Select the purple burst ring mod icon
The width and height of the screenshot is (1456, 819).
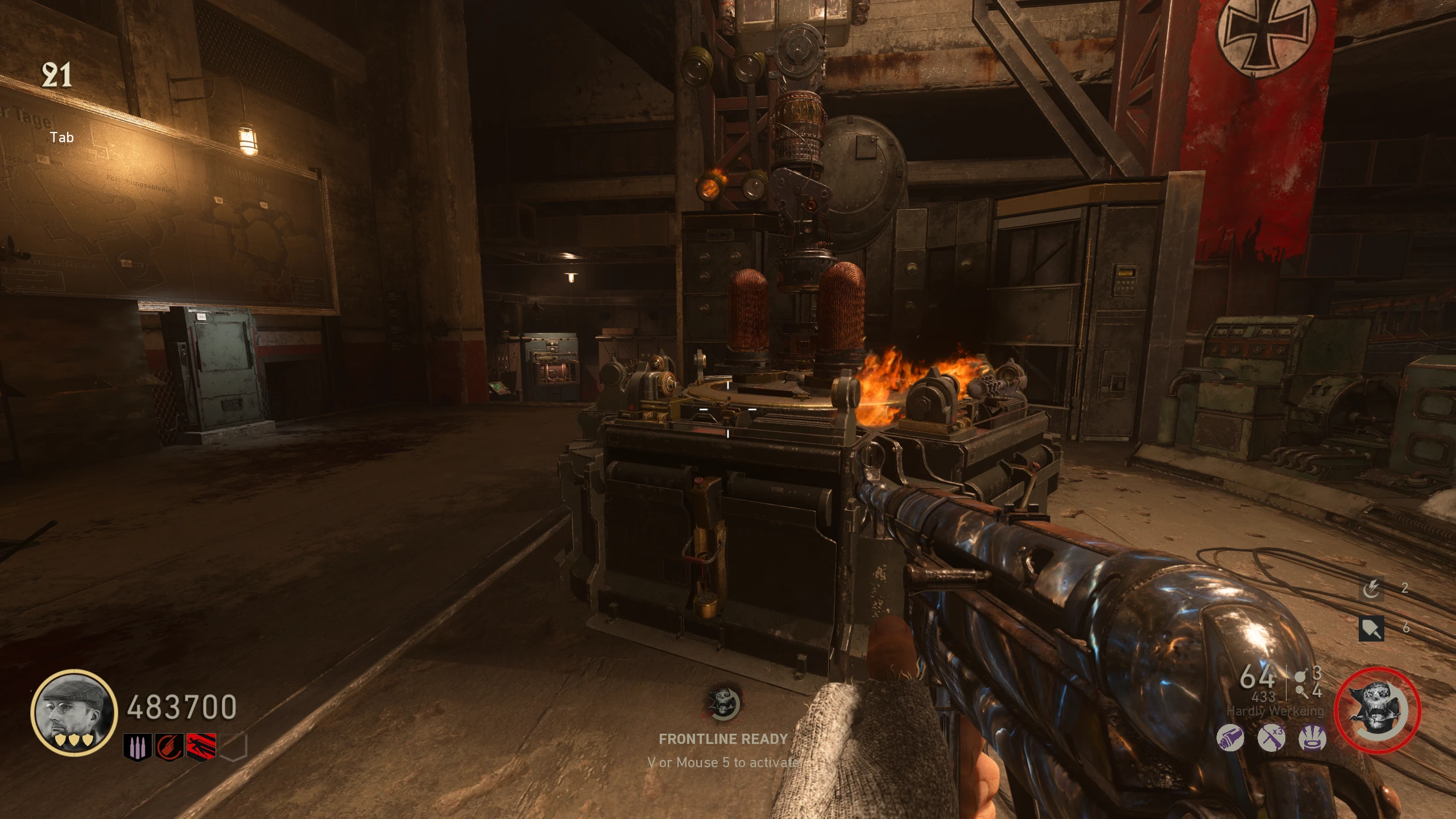click(x=1313, y=739)
